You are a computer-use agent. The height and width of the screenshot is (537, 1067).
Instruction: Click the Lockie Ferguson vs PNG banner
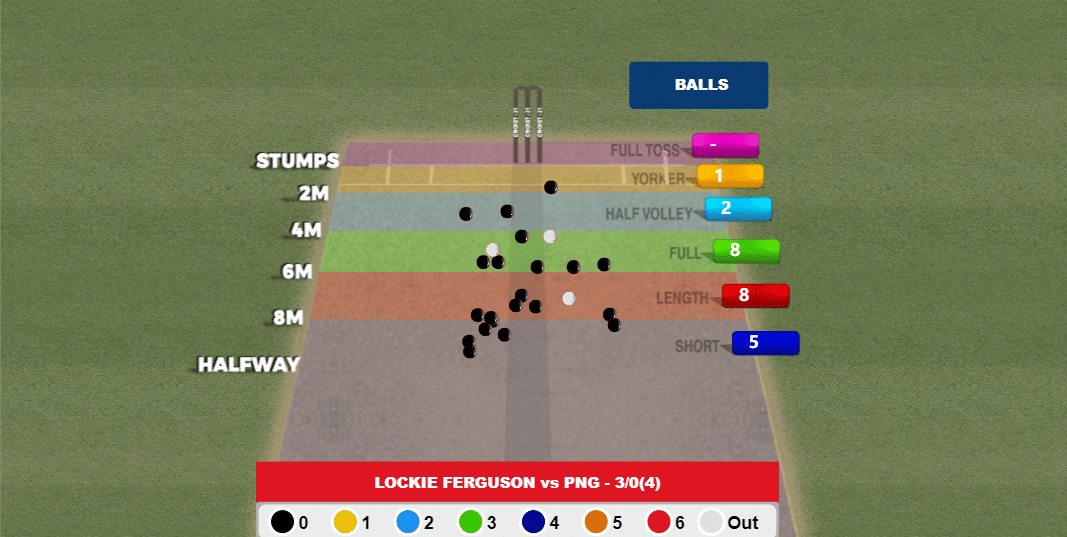[517, 482]
